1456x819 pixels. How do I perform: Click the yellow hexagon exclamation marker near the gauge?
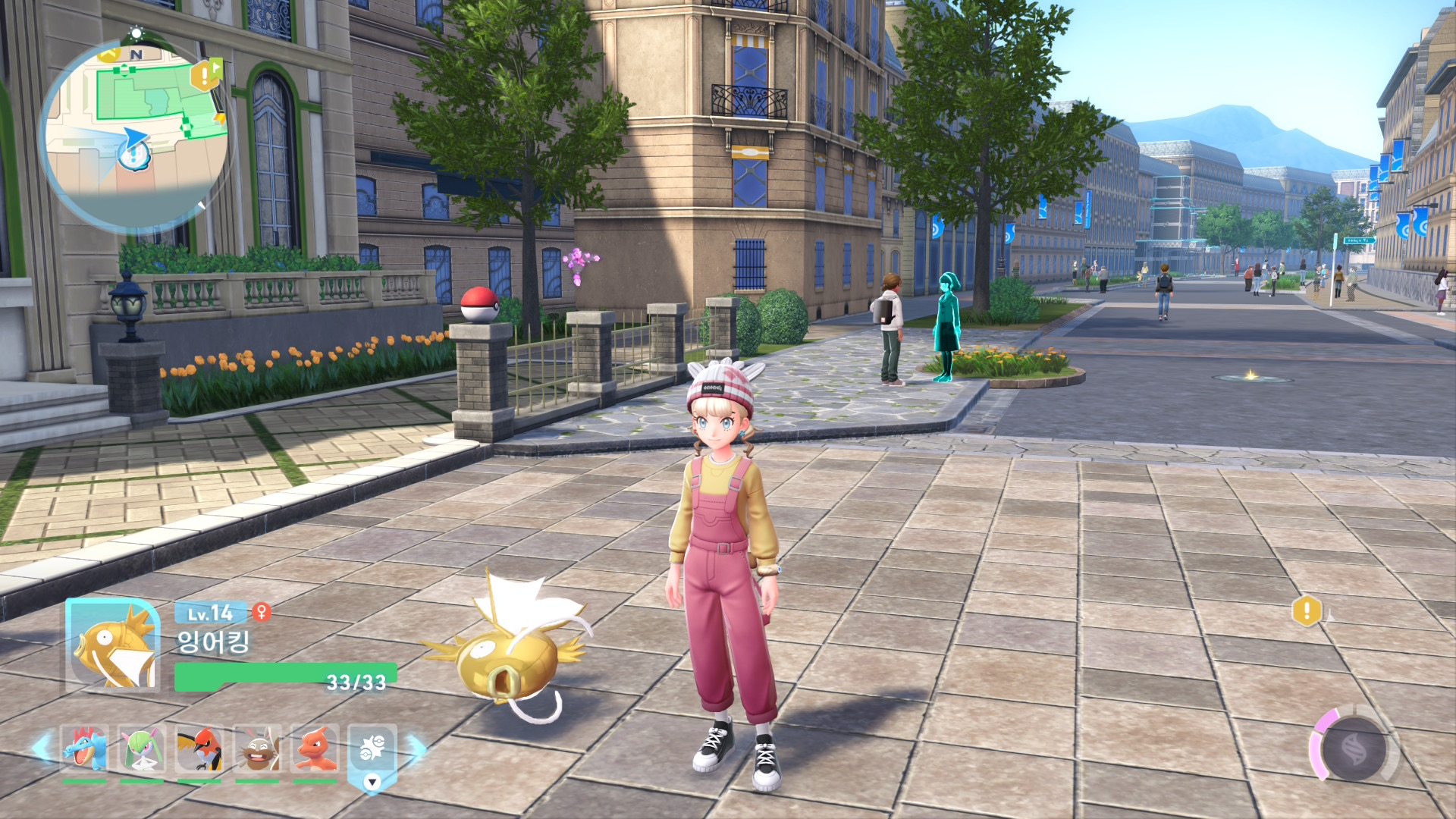click(1307, 610)
